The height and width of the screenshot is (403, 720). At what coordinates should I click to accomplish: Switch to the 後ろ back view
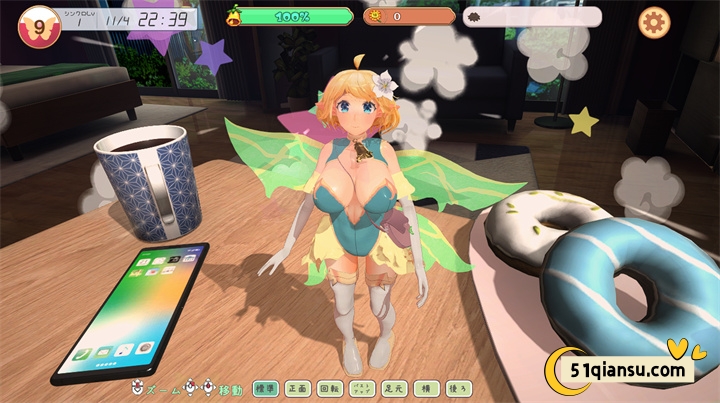(457, 387)
